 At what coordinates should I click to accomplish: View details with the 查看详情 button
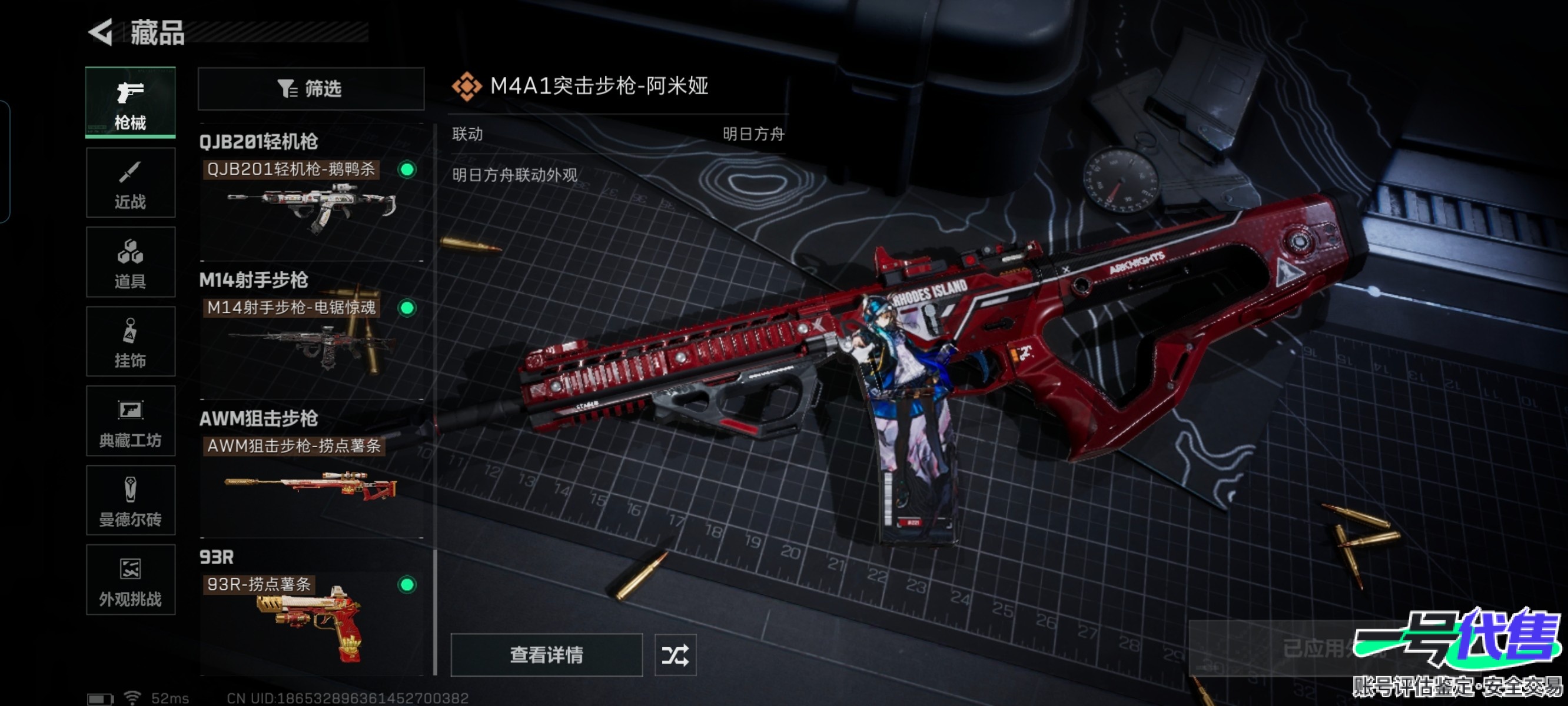click(x=546, y=655)
